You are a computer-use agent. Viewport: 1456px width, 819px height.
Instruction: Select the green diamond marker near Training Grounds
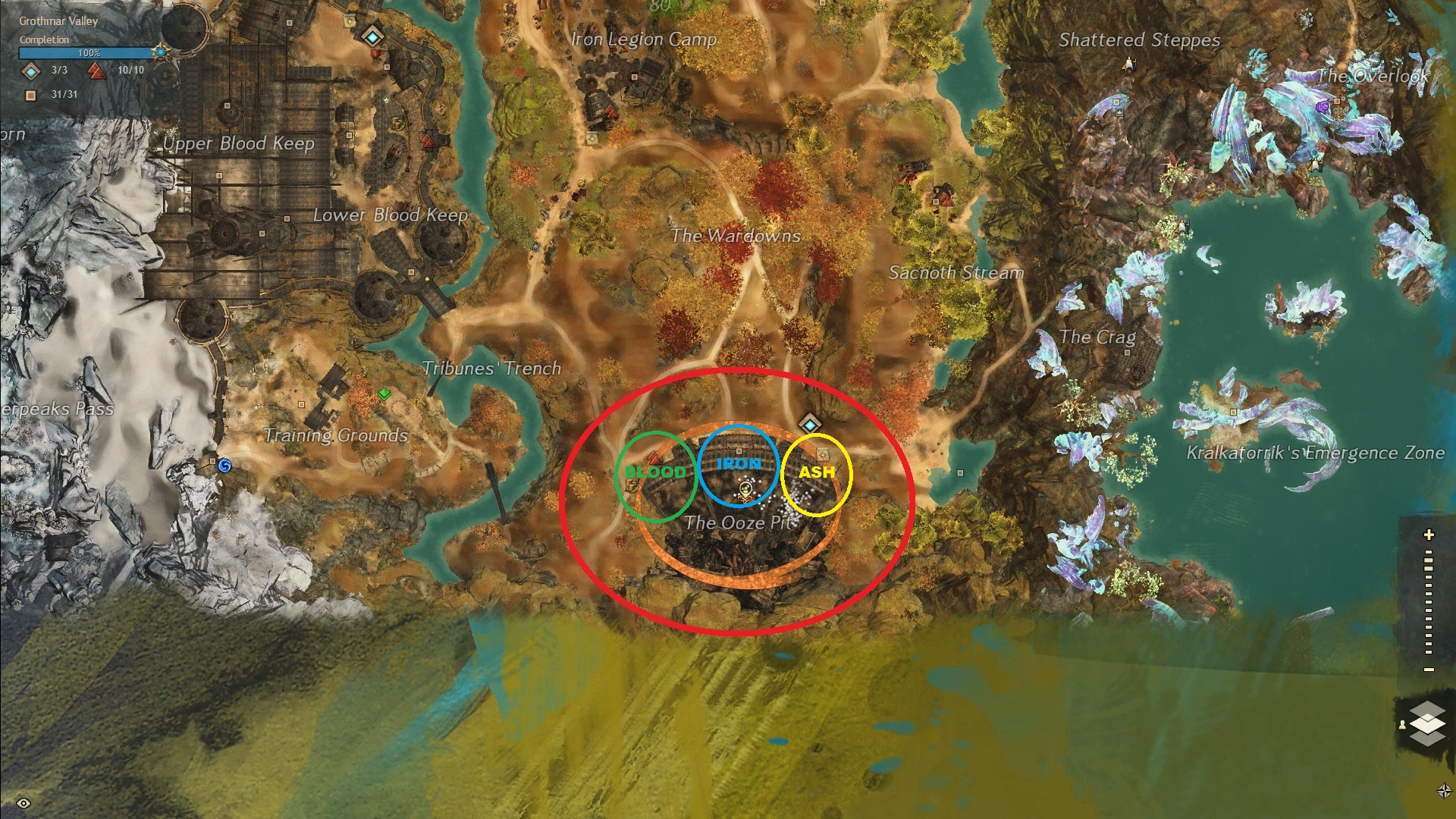[x=384, y=394]
